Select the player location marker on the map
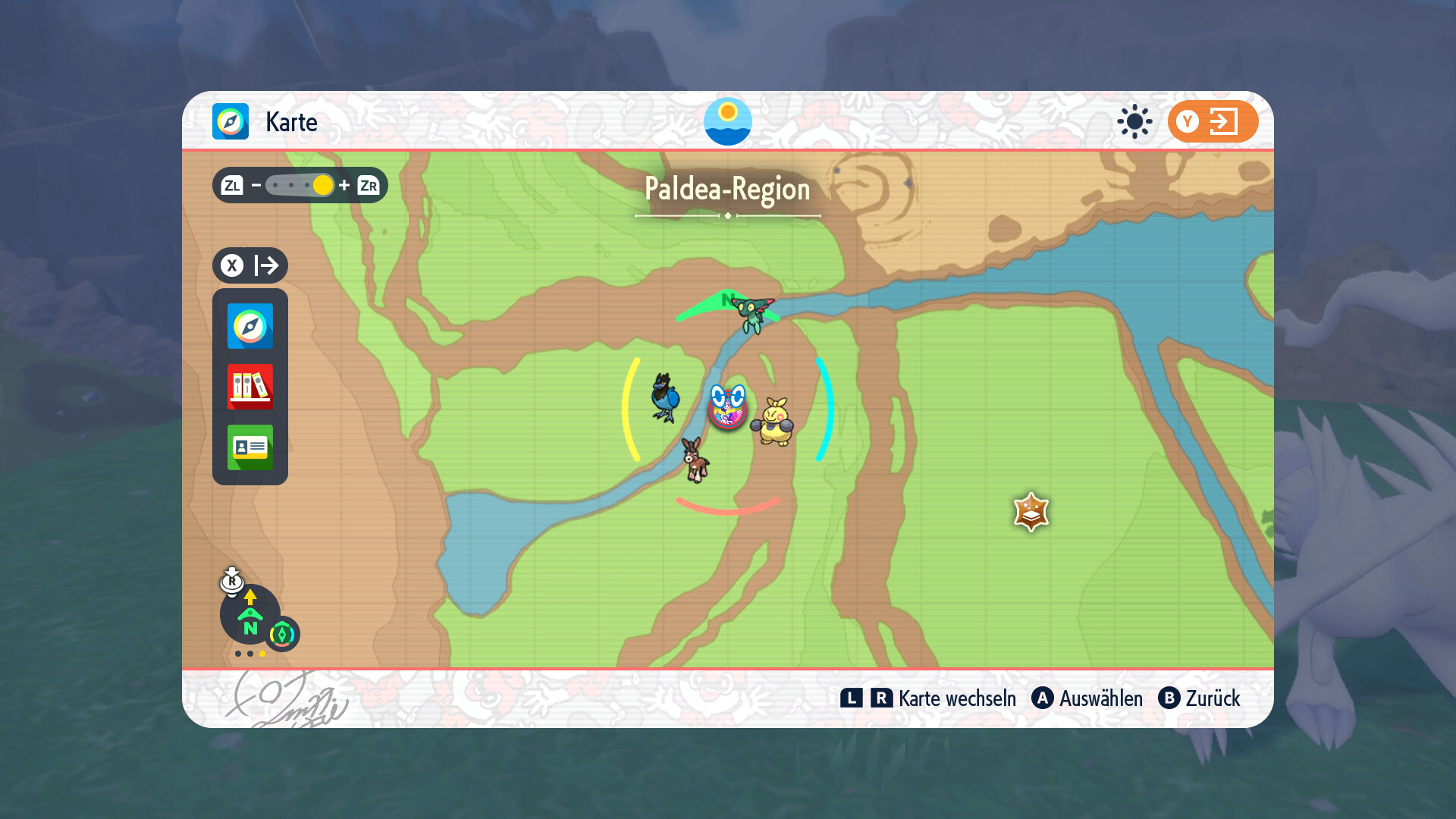The width and height of the screenshot is (1456, 819). (x=728, y=408)
